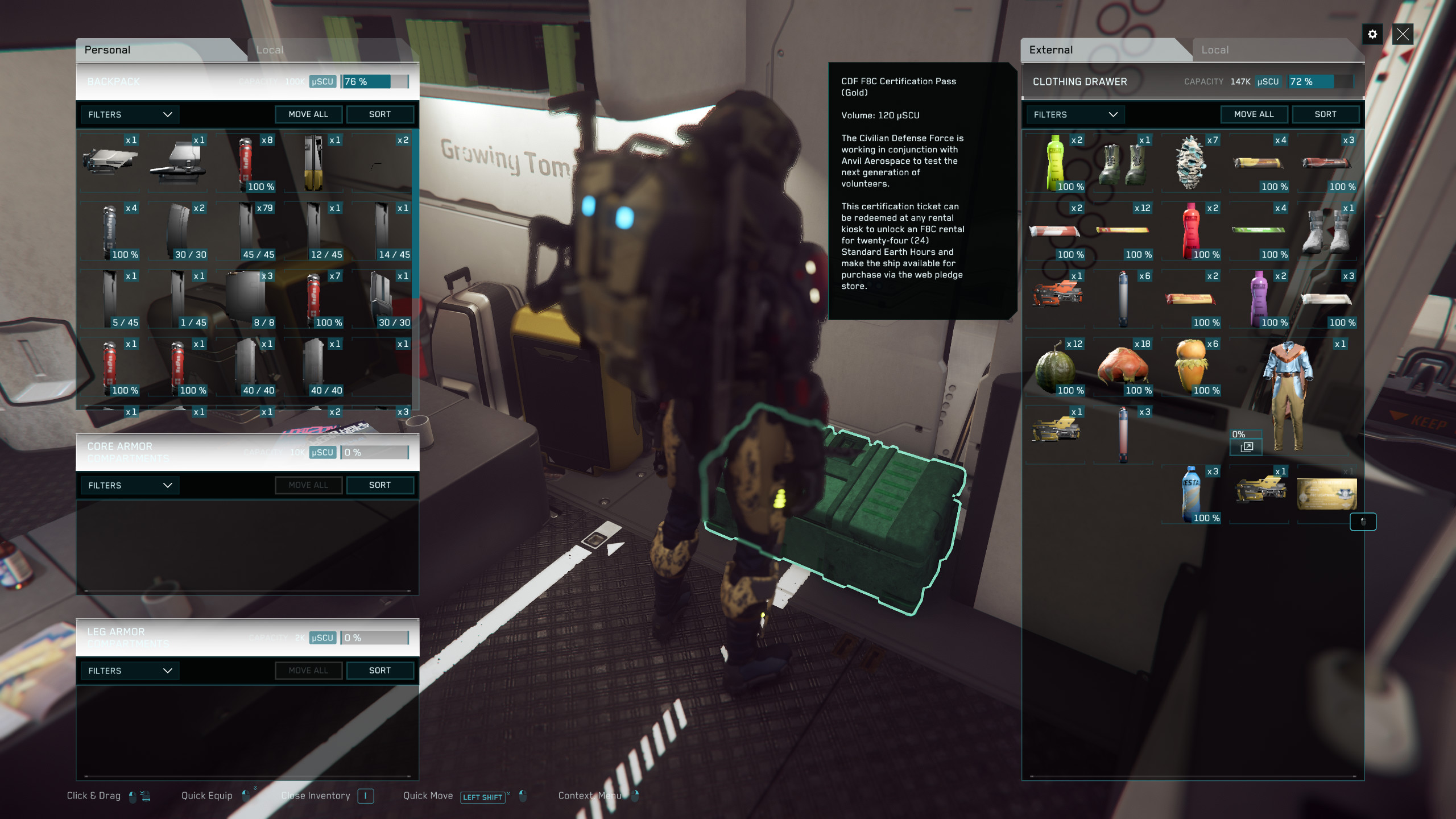Pick the green watermelon stack of twelve

1056,367
